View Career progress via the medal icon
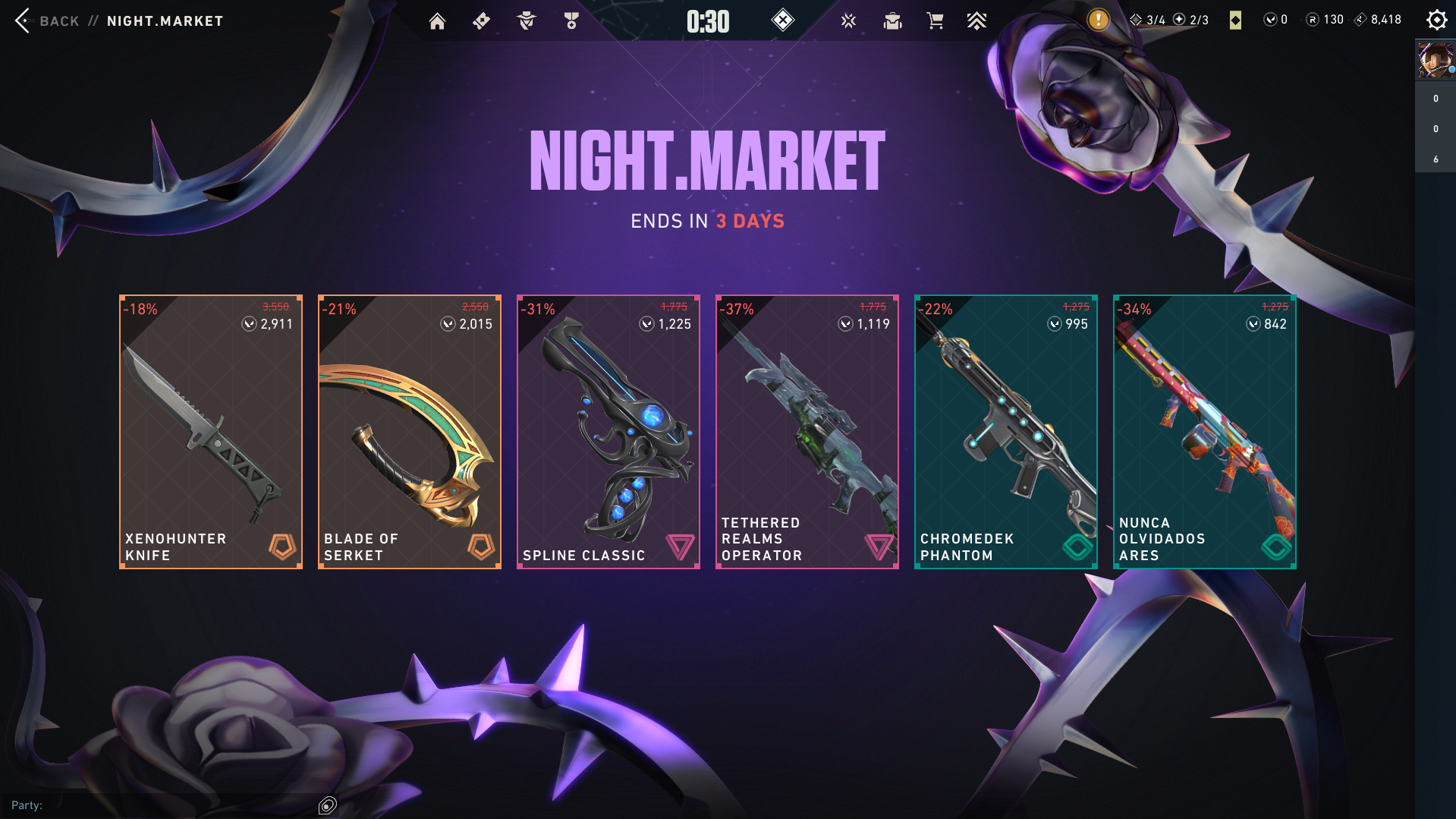The width and height of the screenshot is (1456, 819). [571, 20]
